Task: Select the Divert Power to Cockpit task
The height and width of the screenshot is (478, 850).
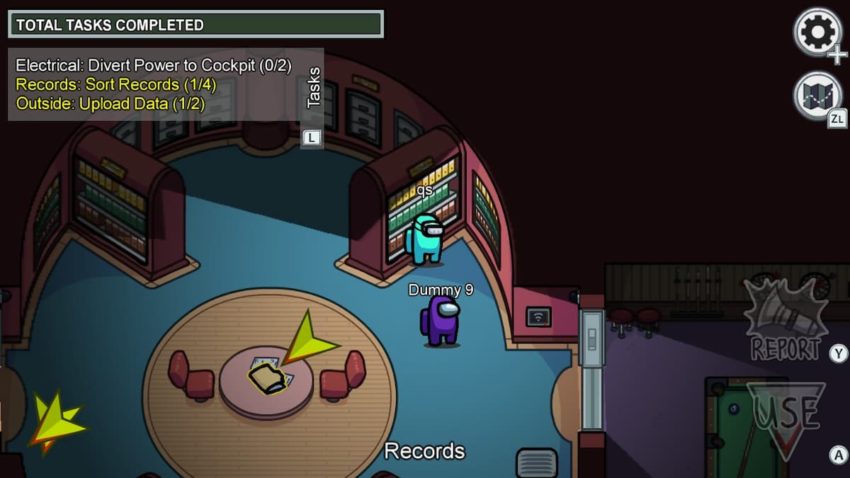Action: (x=153, y=65)
